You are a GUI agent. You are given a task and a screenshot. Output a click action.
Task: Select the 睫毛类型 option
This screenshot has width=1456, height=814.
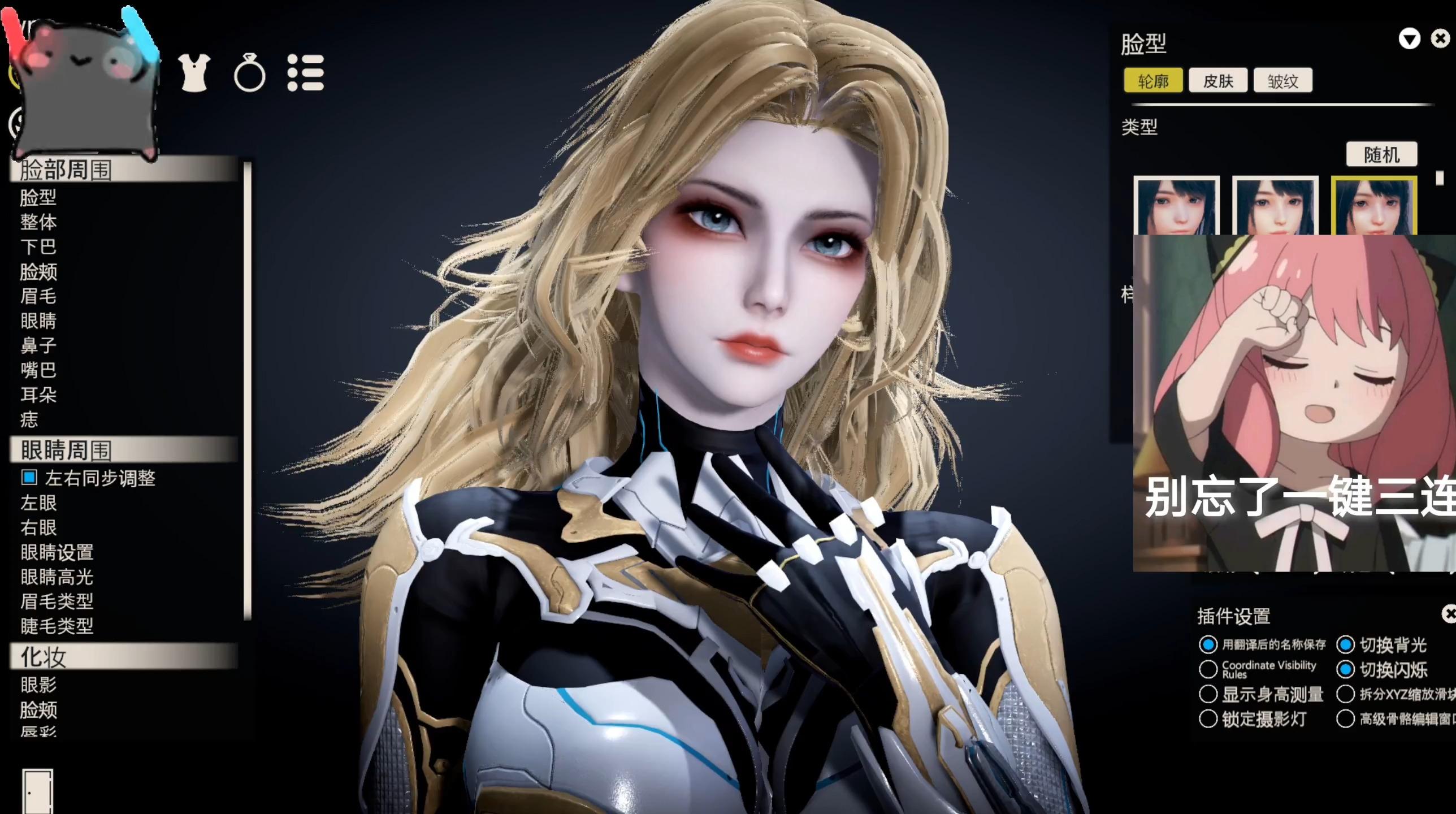pyautogui.click(x=57, y=626)
